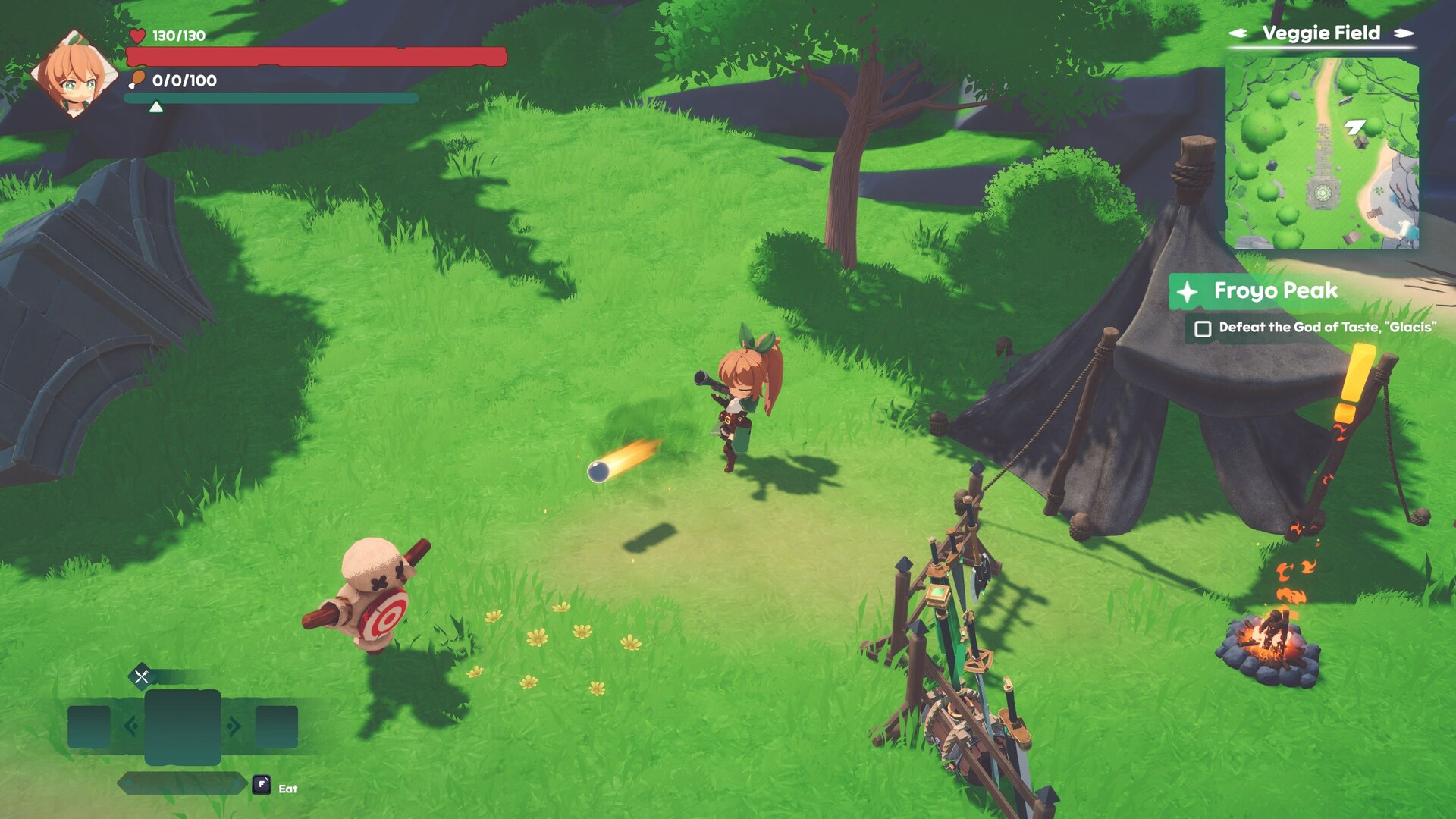The image size is (1456, 819).
Task: Click the fork and knife icon
Action: (x=142, y=676)
